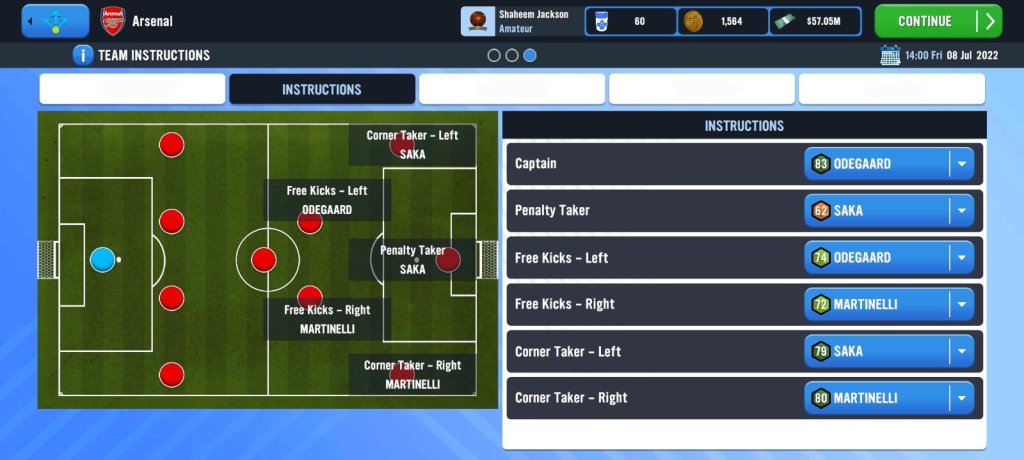Image resolution: width=1024 pixels, height=460 pixels.
Task: Switch to the first page indicator dot
Action: [494, 55]
